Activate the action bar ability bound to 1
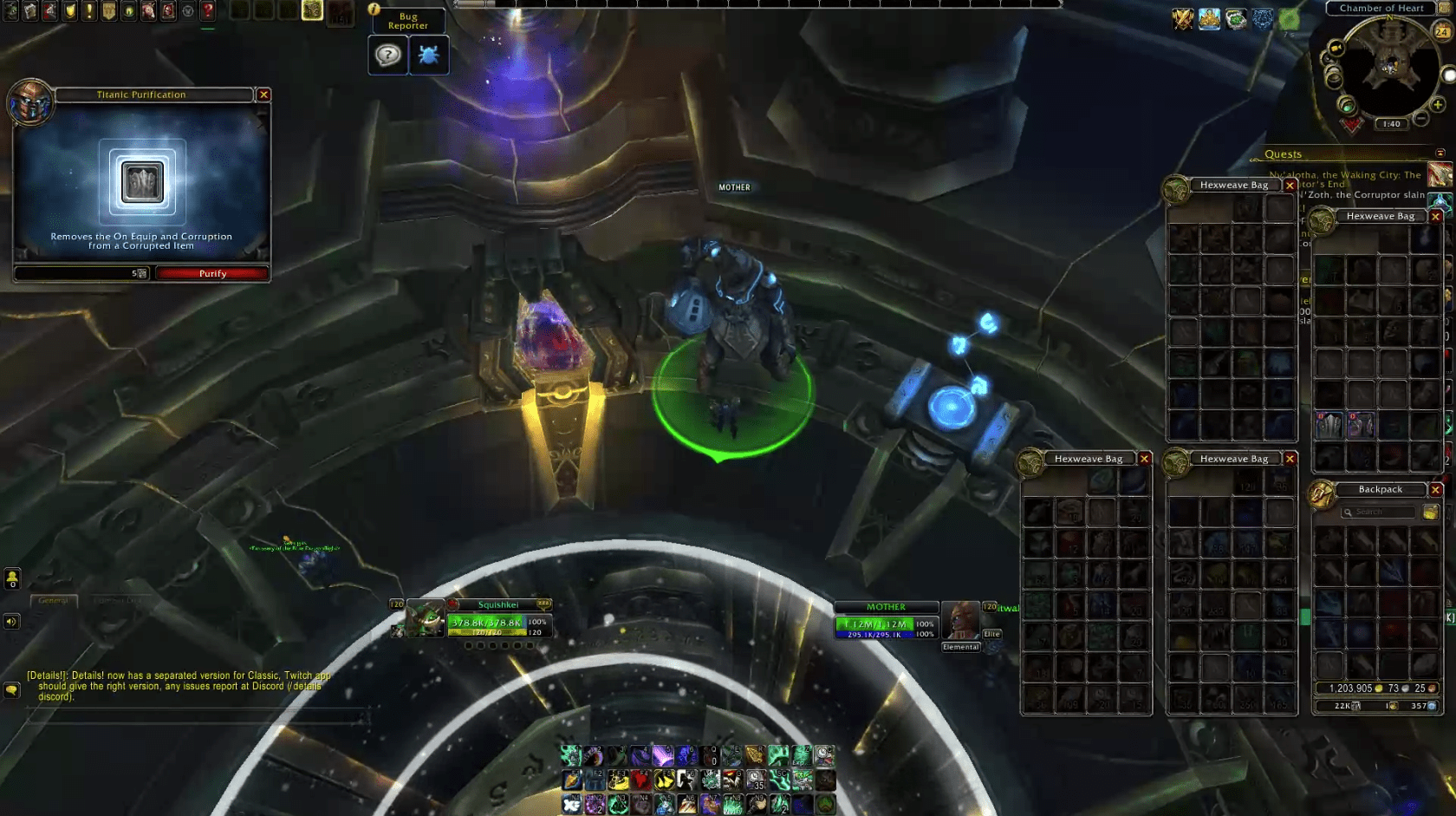The width and height of the screenshot is (1456, 816). point(571,755)
